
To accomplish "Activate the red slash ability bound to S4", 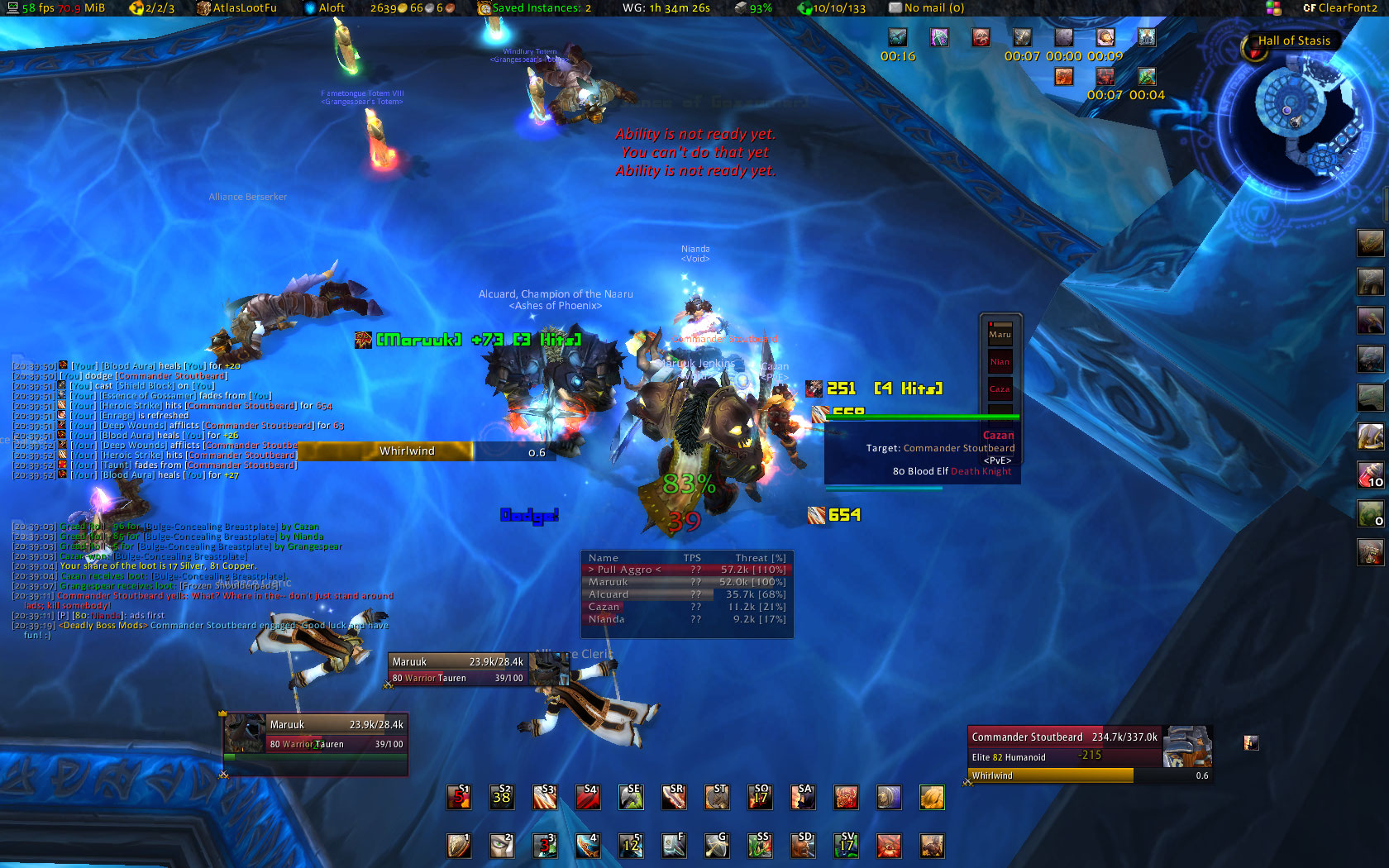I will 588,797.
